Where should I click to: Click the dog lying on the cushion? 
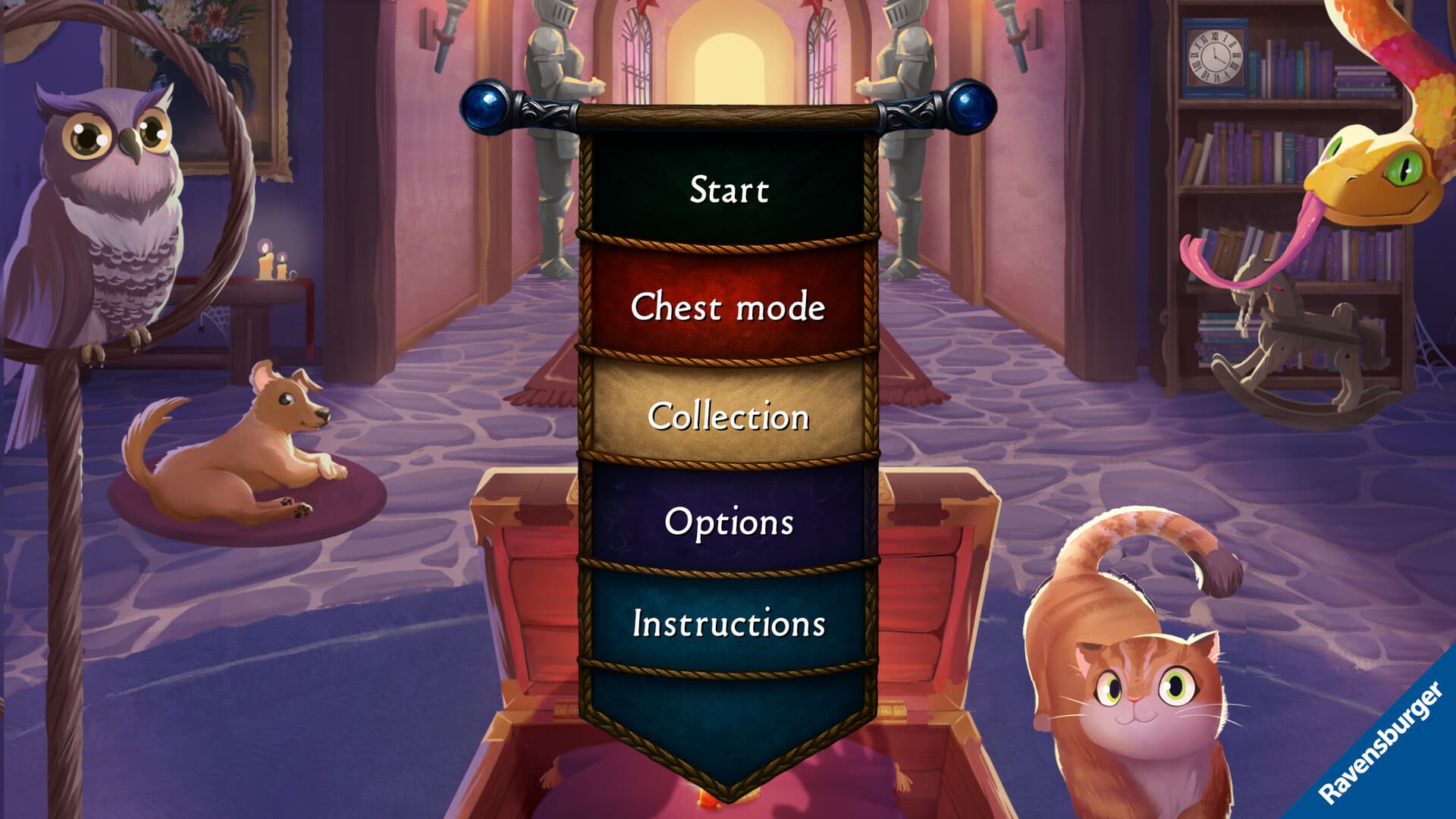click(250, 447)
